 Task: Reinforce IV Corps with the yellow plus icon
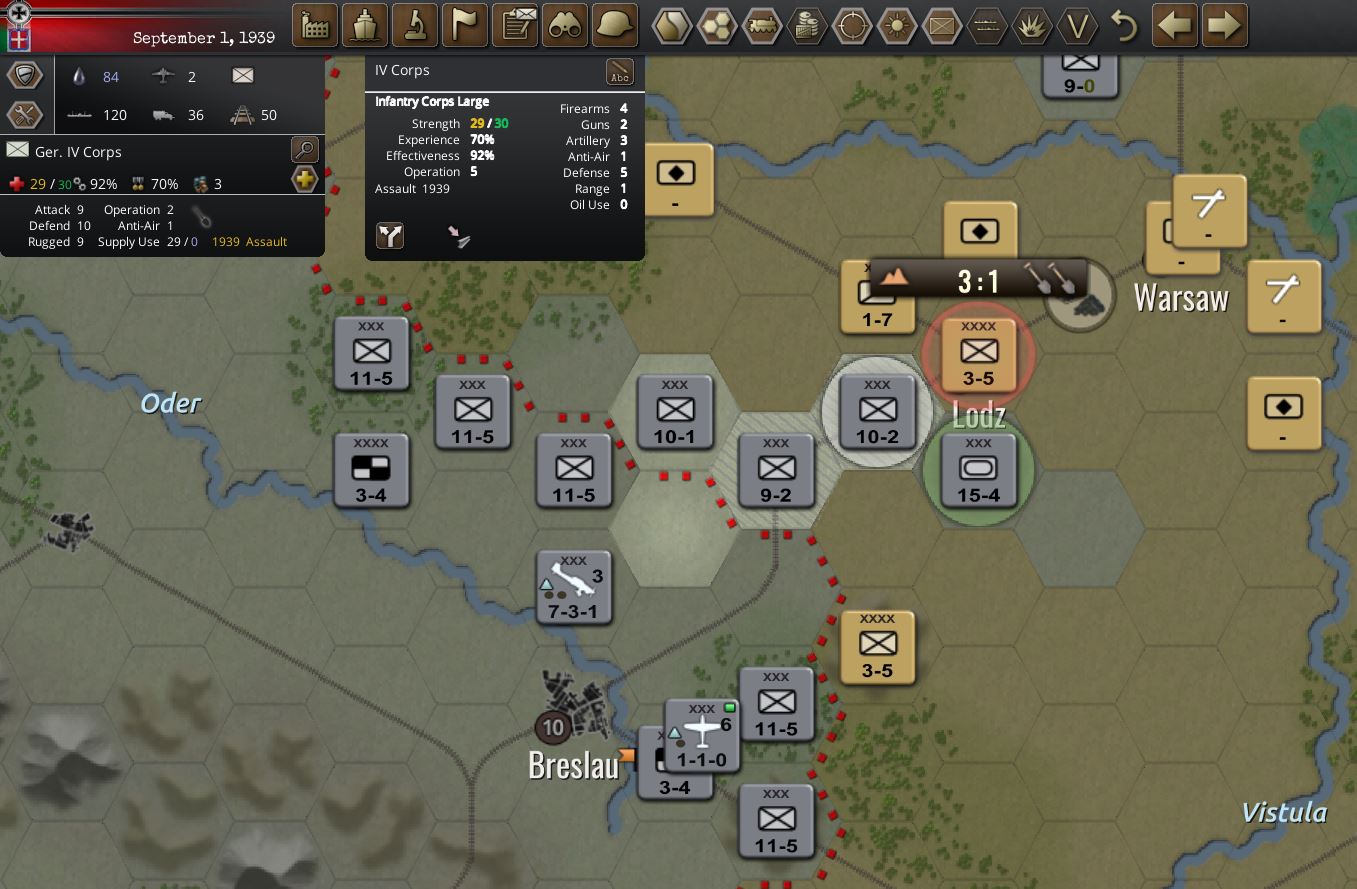[303, 180]
